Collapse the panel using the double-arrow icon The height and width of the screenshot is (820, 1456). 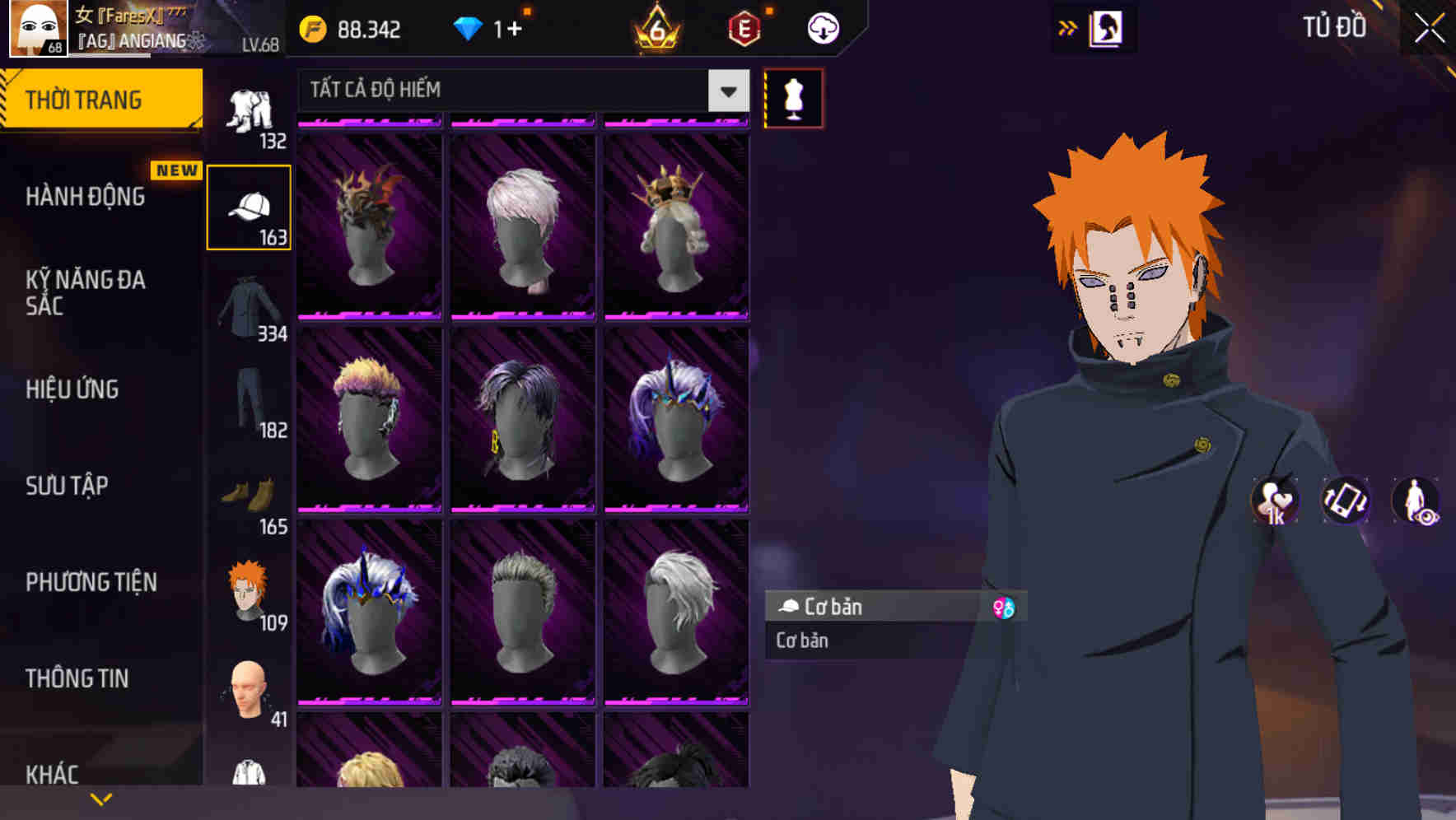pos(1068,26)
